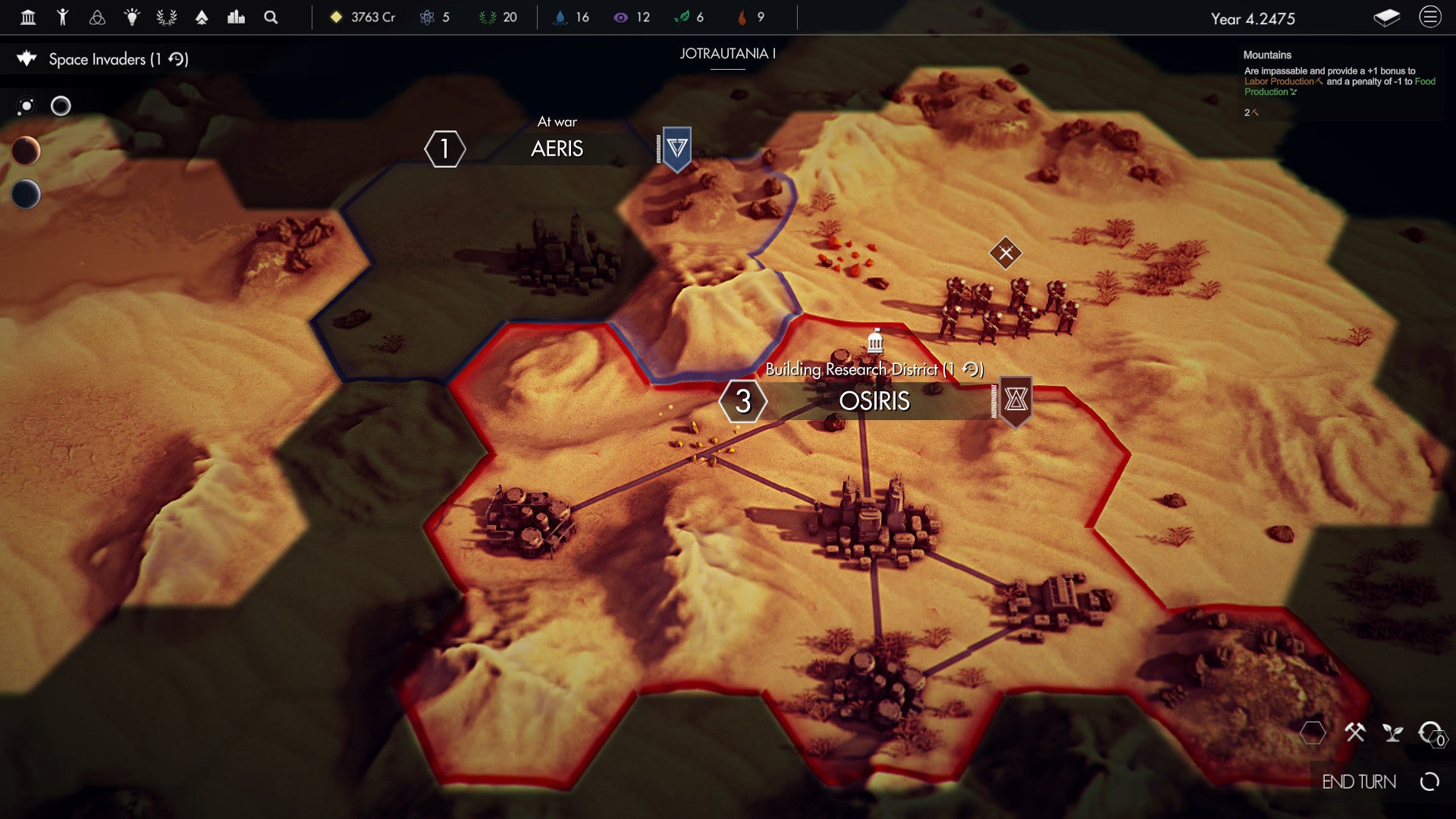Open the search magnifier in the toolbar

coord(270,17)
